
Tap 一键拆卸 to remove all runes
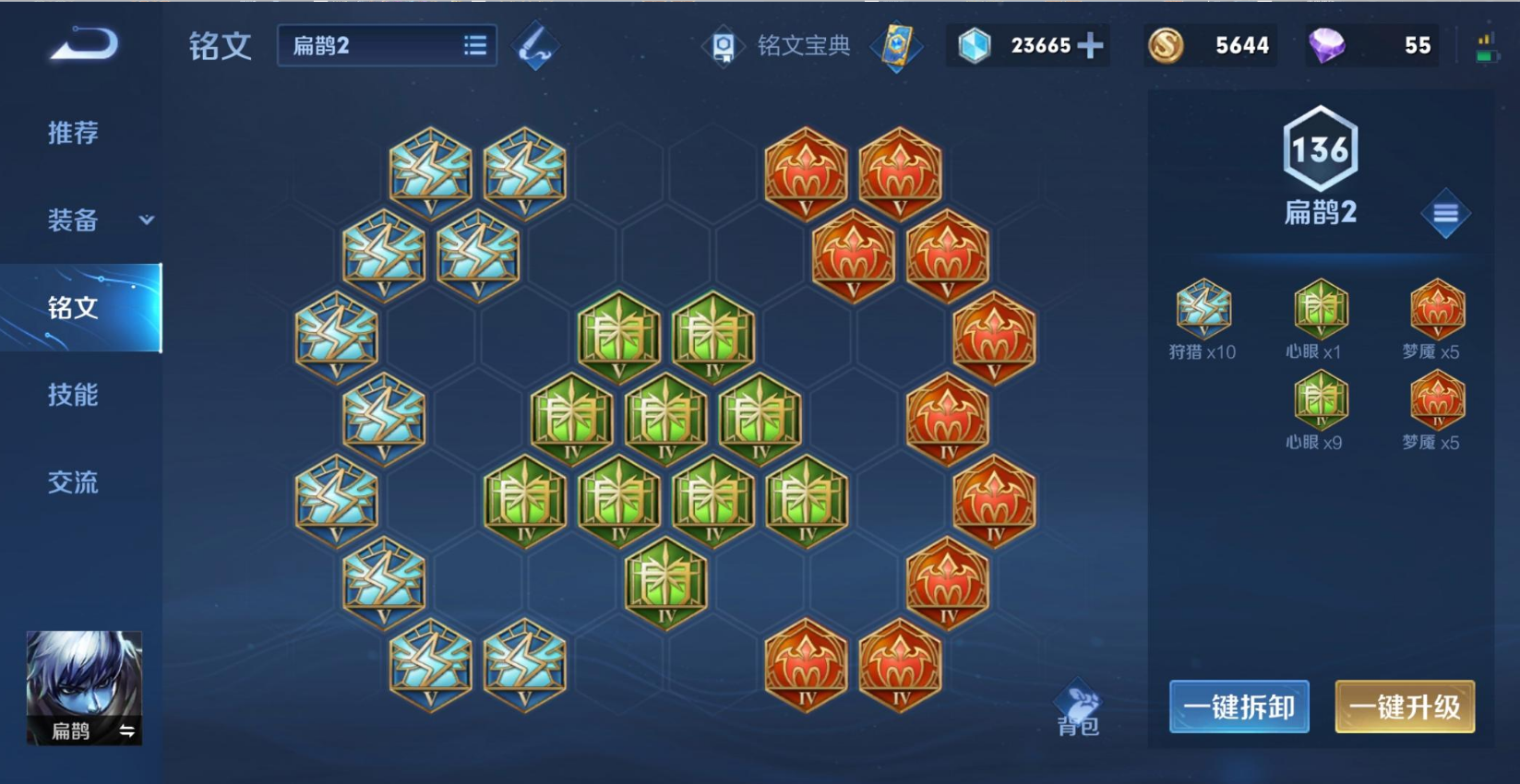click(1239, 707)
